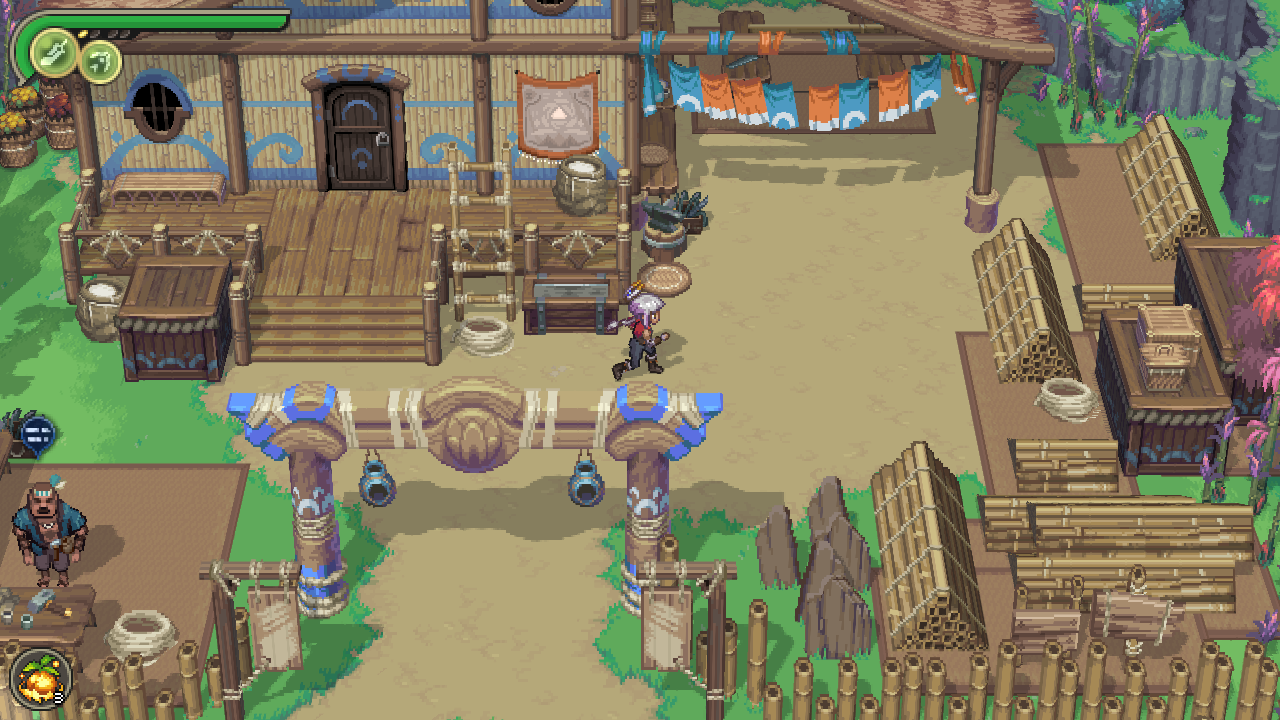Talk to the blacksmith NPC

[48, 530]
